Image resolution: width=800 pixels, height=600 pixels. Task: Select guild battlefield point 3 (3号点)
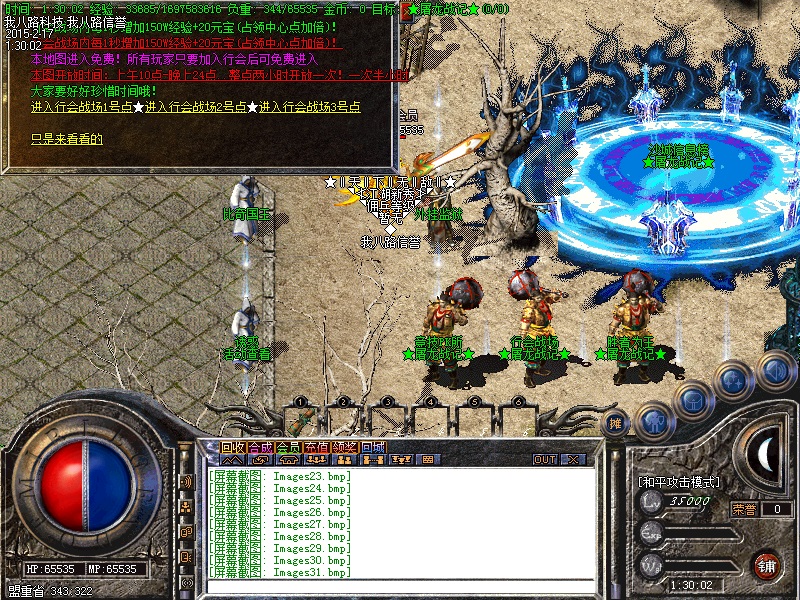(x=309, y=107)
